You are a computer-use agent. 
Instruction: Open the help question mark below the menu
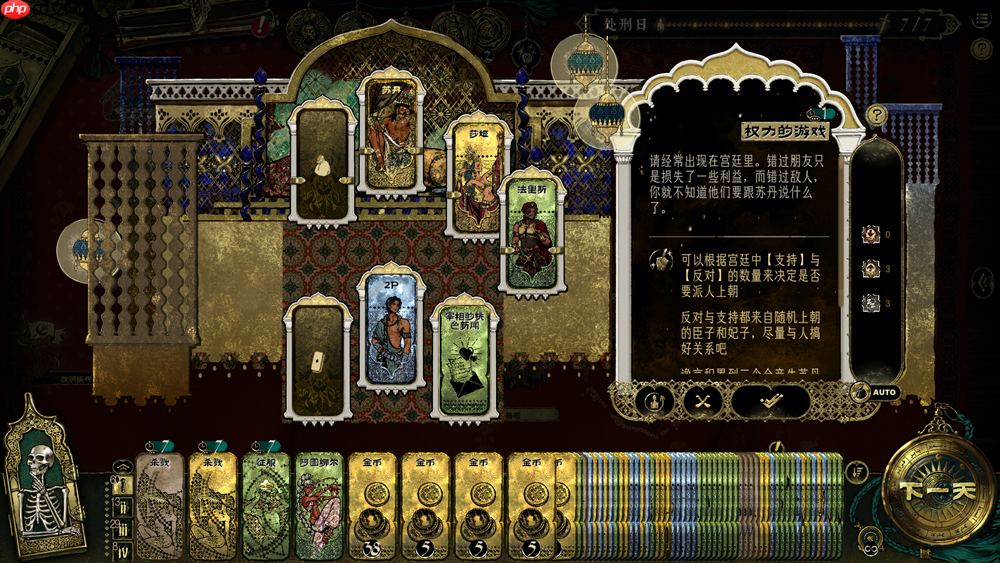[x=981, y=49]
